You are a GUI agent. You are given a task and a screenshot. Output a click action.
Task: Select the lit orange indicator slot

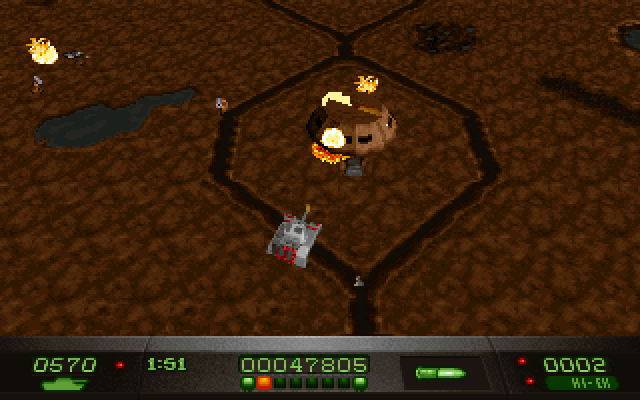(264, 382)
